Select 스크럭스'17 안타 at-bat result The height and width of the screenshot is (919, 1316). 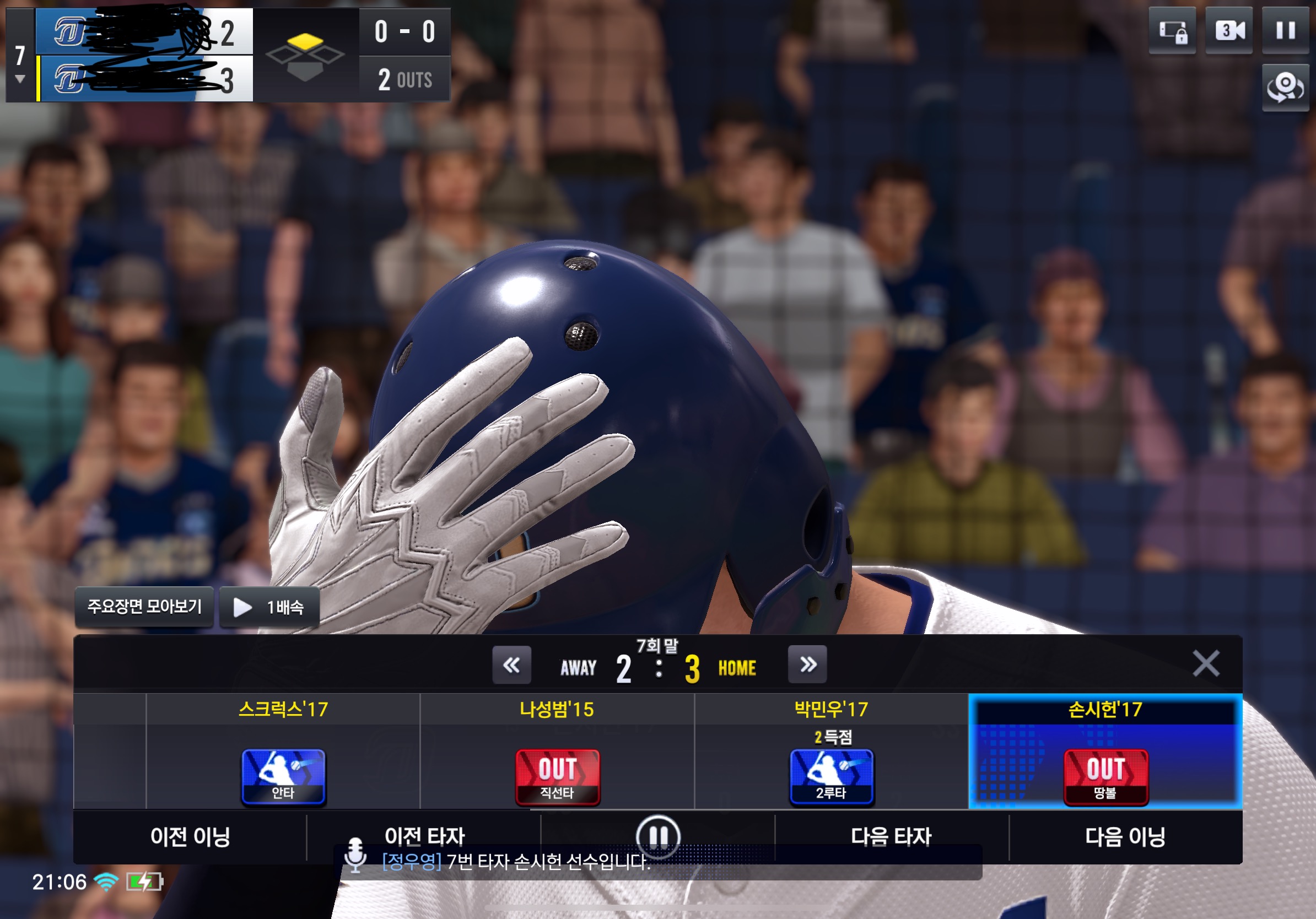(x=283, y=776)
